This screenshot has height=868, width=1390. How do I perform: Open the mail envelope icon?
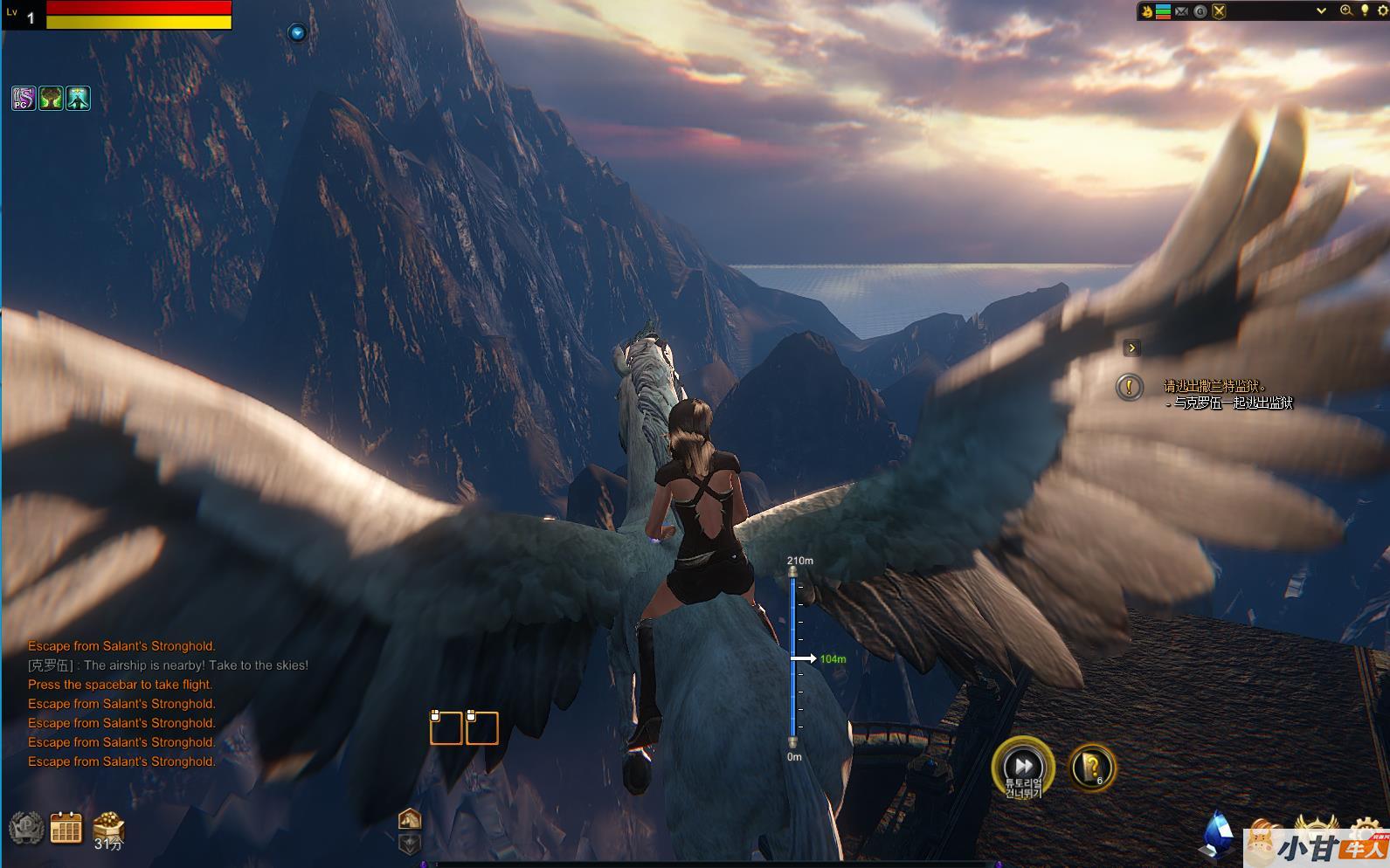(x=1181, y=11)
